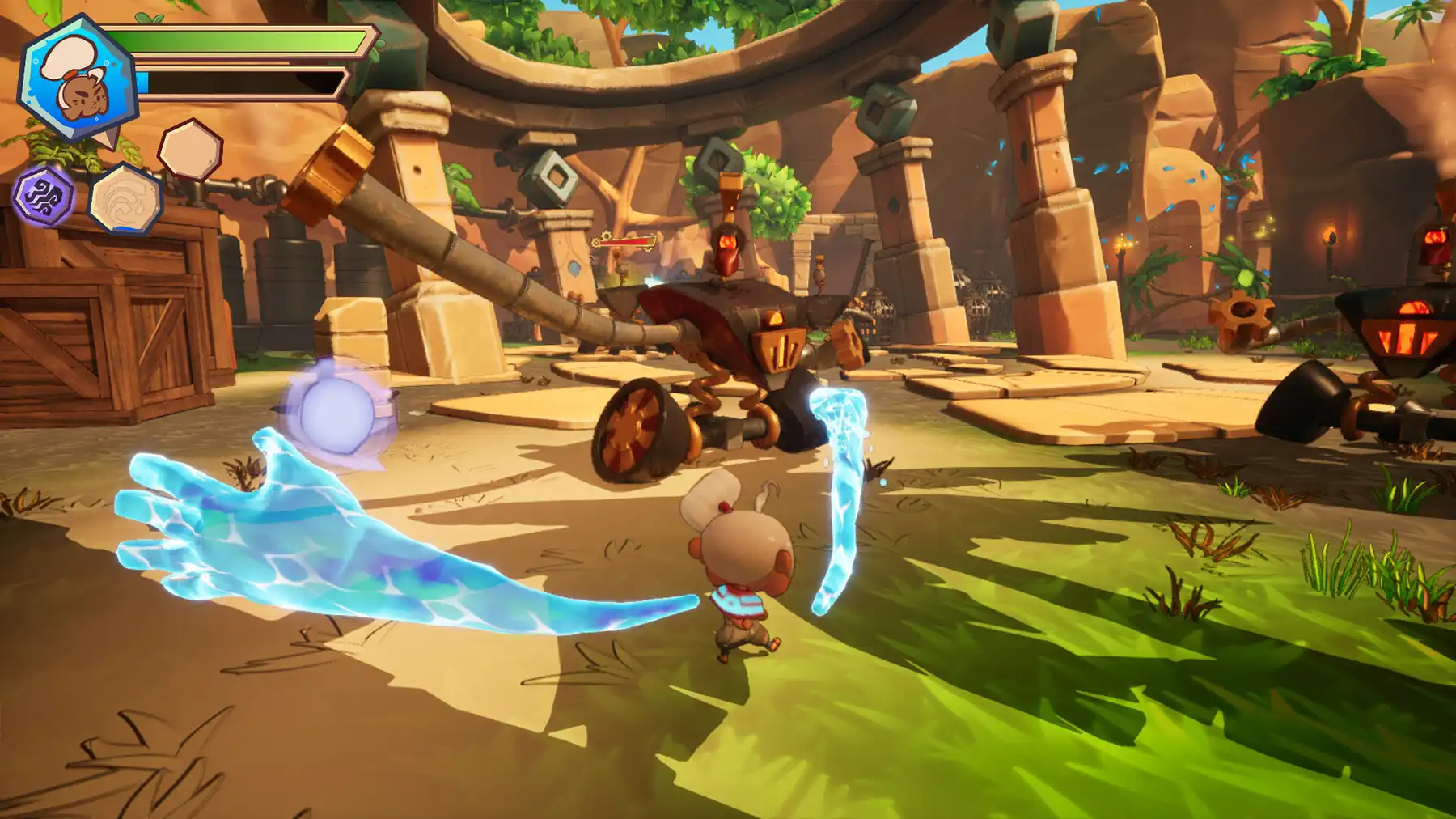
Task: Click the gear wheel near the right lantern
Action: coord(1243,310)
